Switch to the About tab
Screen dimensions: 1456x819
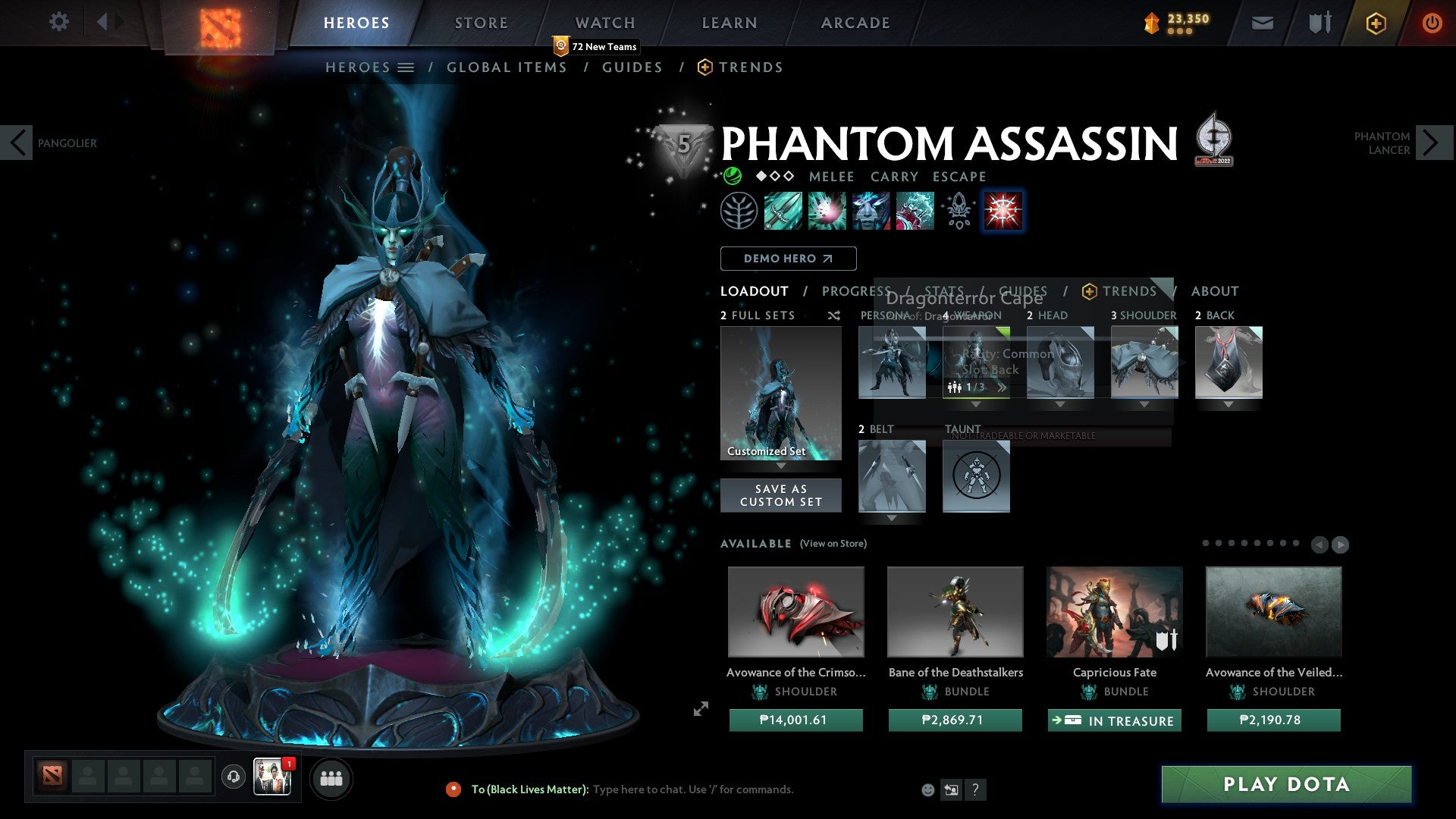click(1214, 291)
